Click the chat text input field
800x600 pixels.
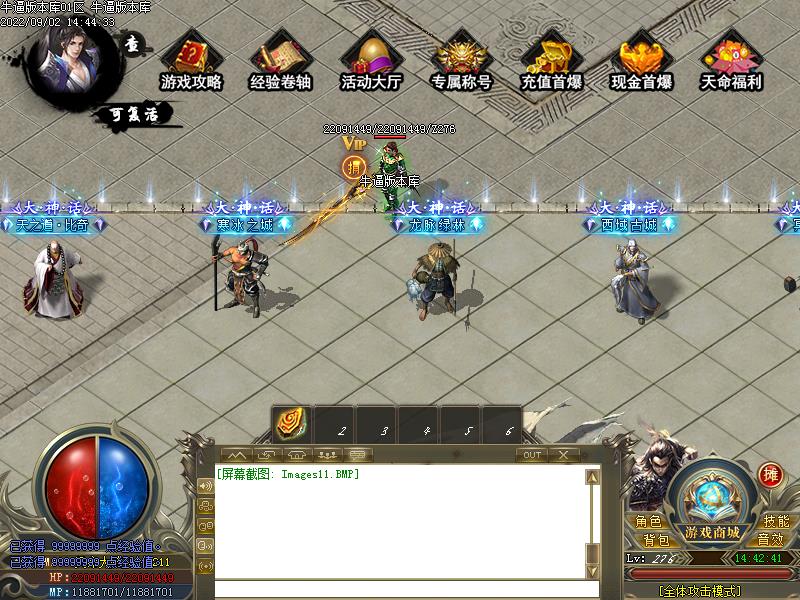pos(400,589)
